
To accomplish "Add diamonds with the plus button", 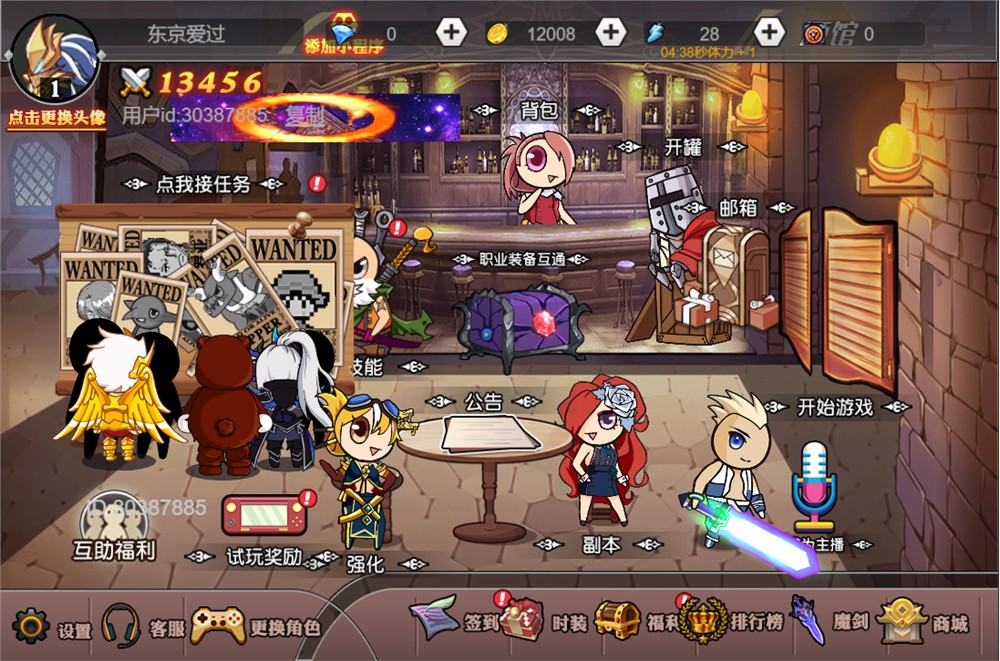I will point(451,33).
